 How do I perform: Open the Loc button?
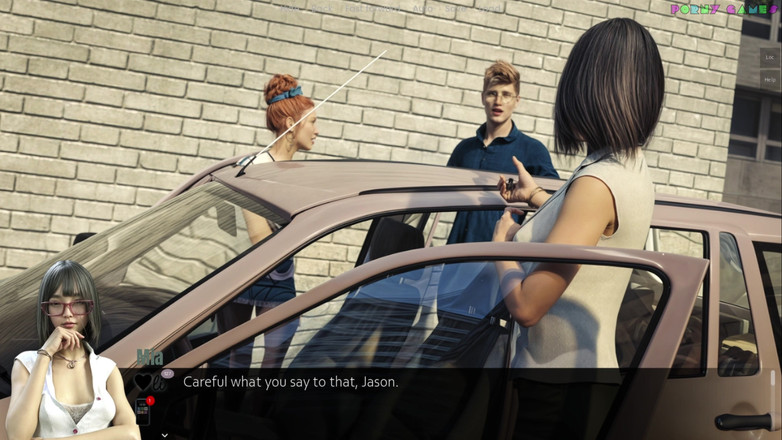[770, 58]
